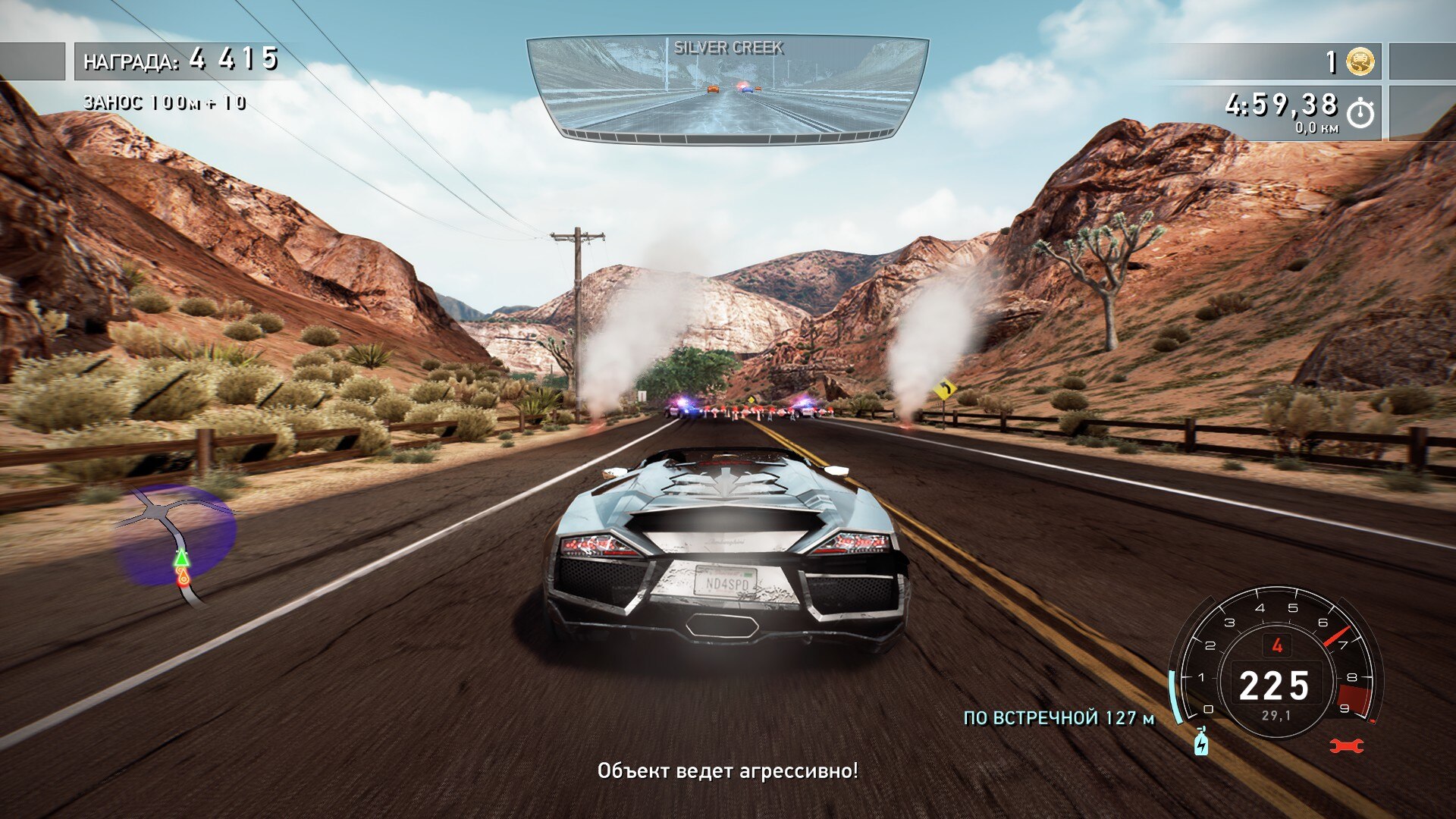
Task: Click the gold car takedown coin icon
Action: 1360,61
